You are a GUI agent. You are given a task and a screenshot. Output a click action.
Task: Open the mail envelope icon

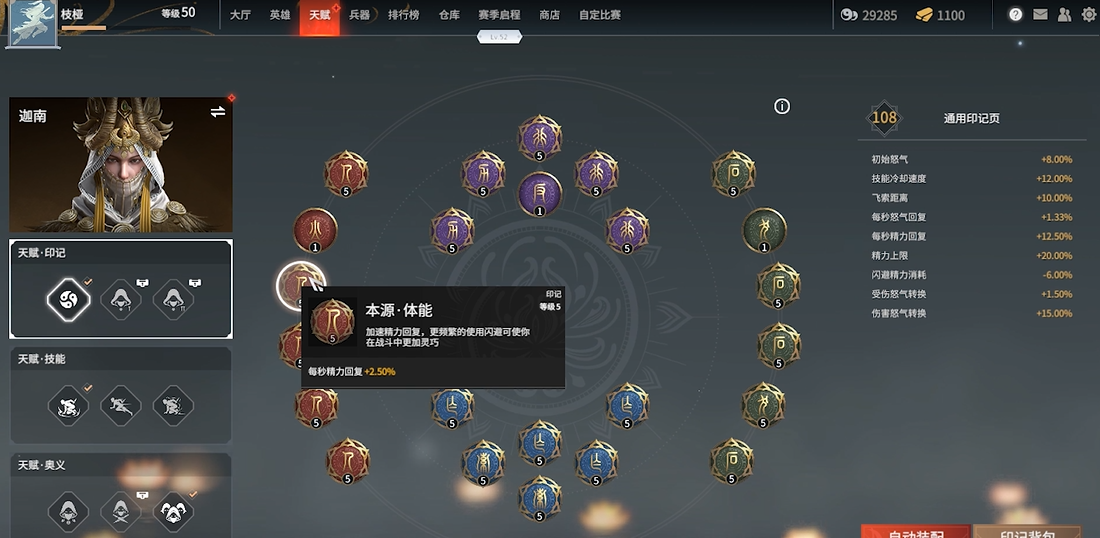tap(1041, 15)
